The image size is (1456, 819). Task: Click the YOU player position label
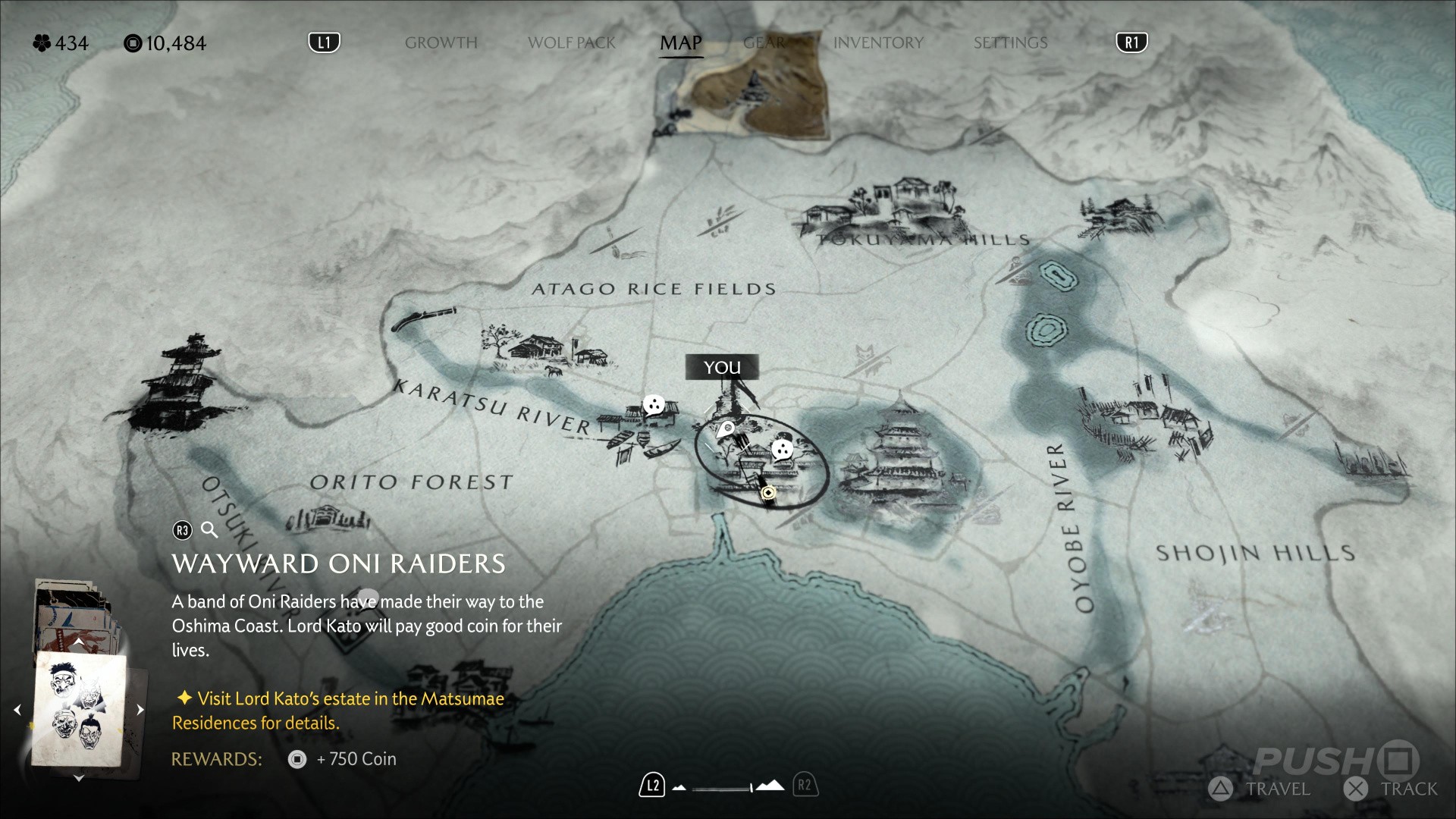[722, 368]
